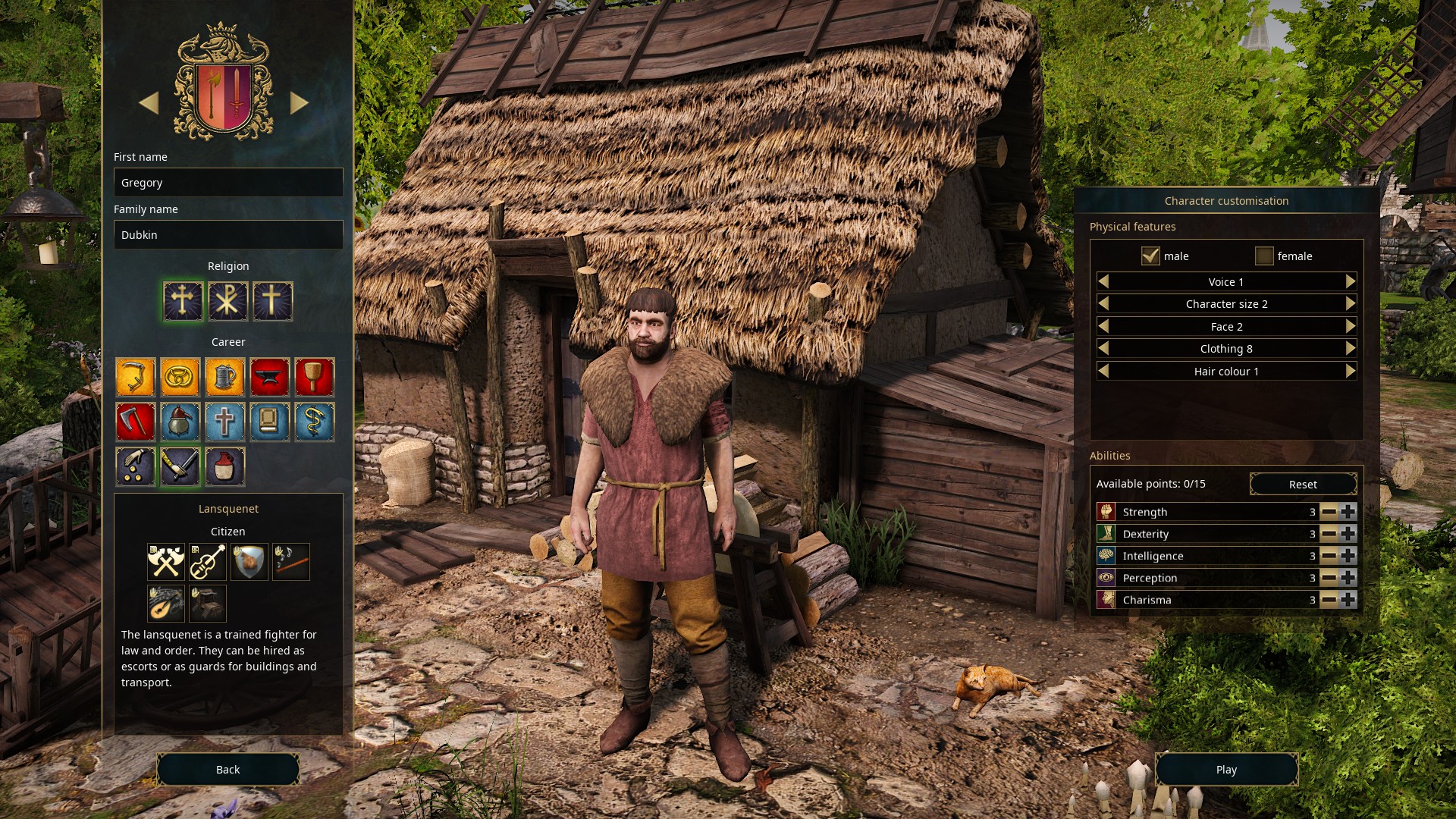Viewport: 1456px width, 819px height.
Task: Decrease the Charisma ability
Action: 1329,600
